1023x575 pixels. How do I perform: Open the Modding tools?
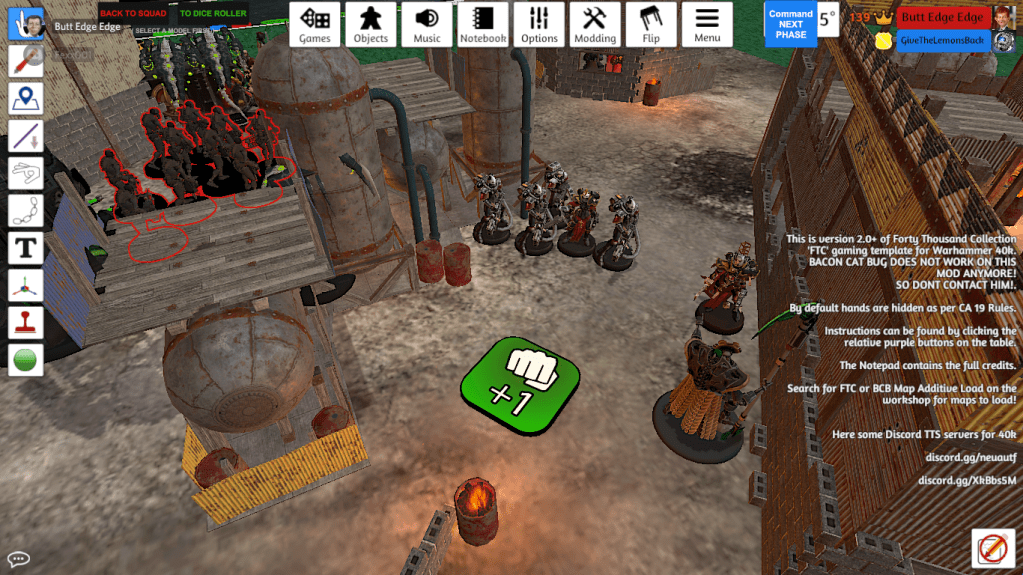coord(595,24)
